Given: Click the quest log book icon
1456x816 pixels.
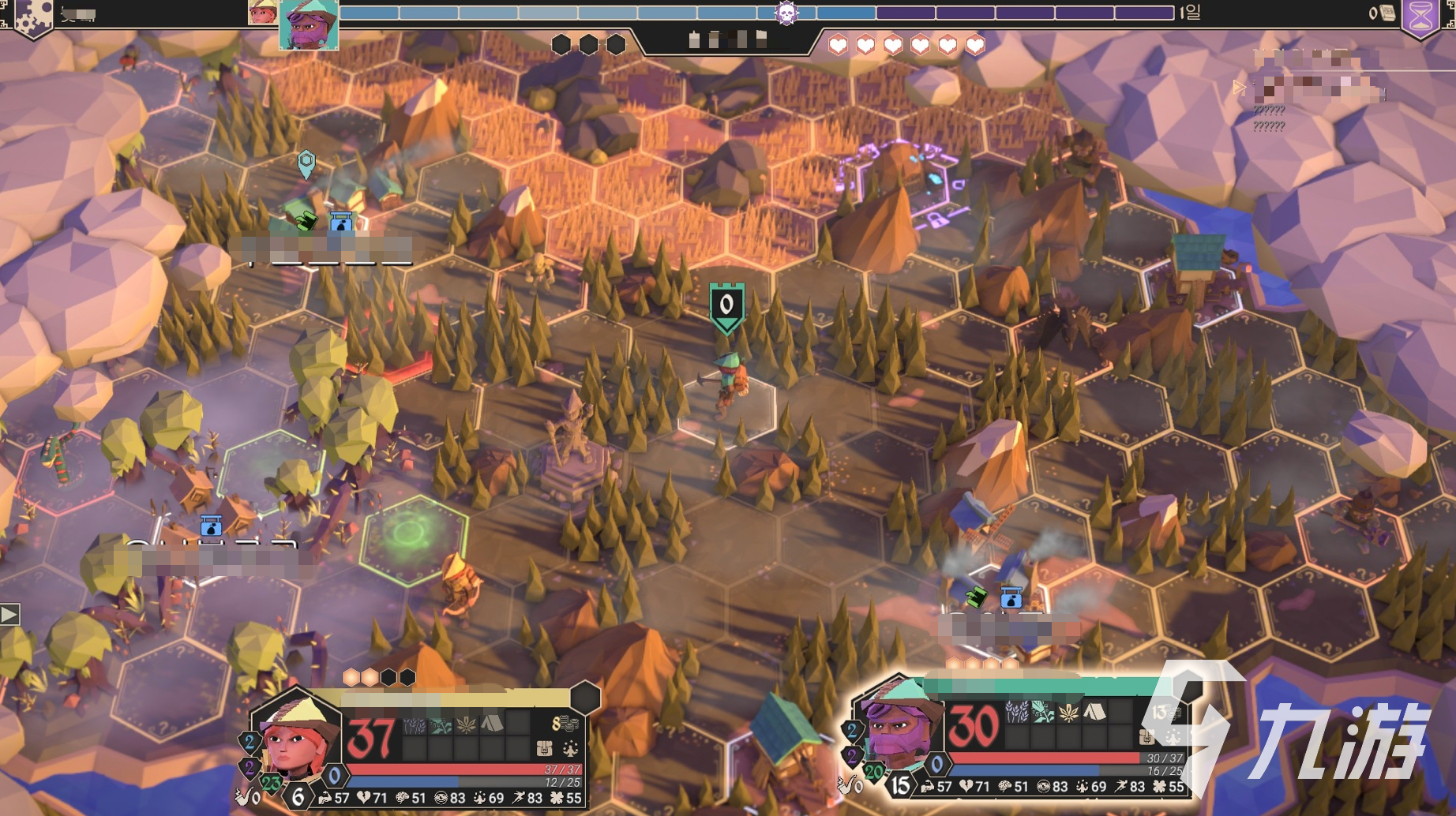Looking at the screenshot, I should [1387, 13].
